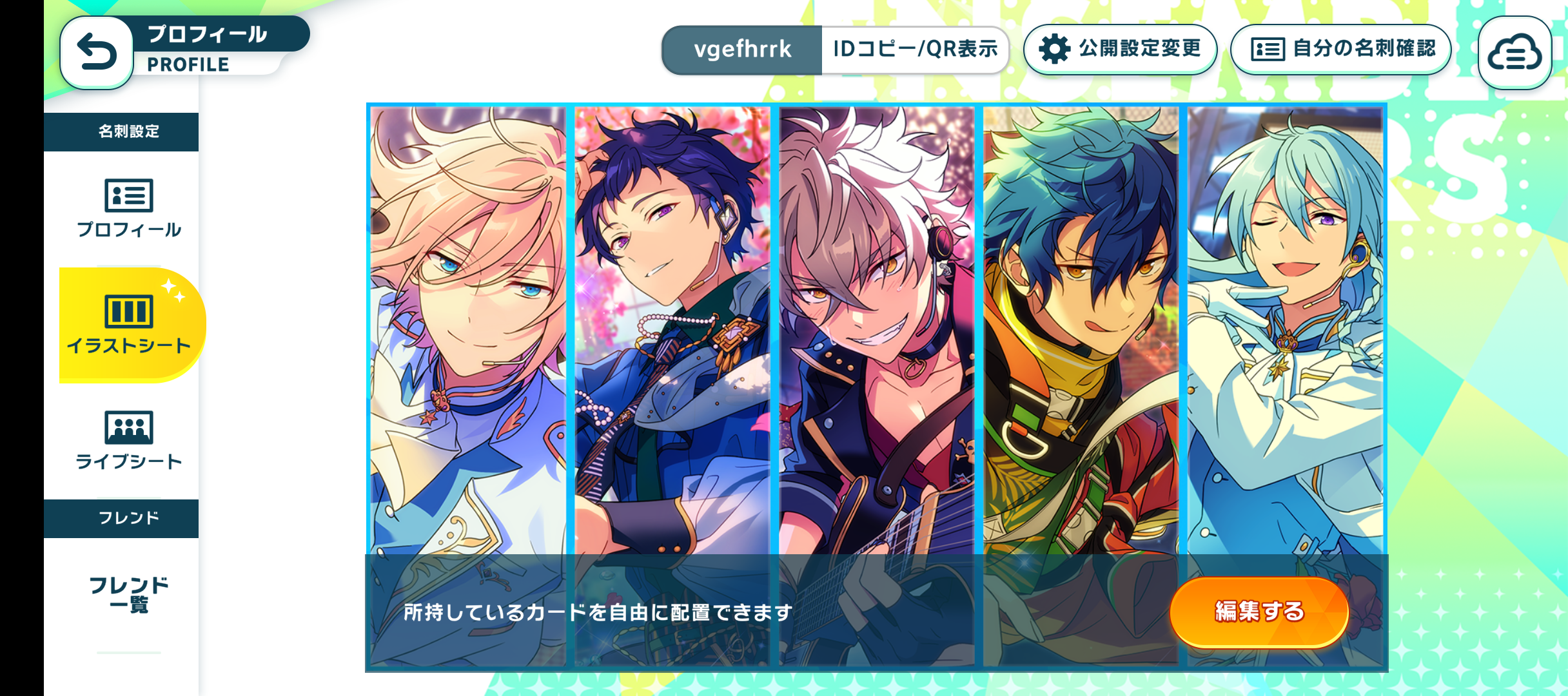
Task: Click the vgefhrrk player ID label
Action: (742, 50)
